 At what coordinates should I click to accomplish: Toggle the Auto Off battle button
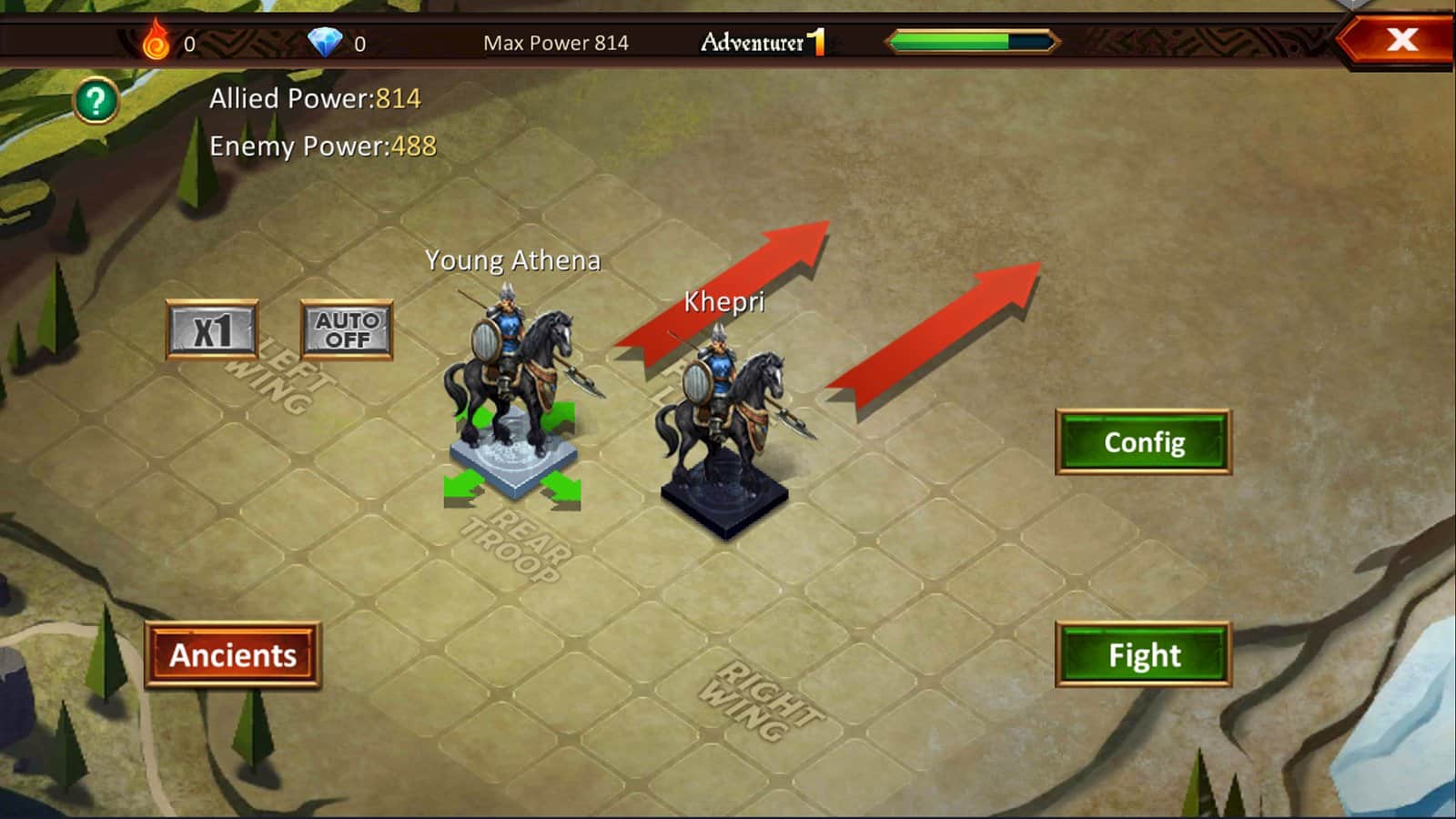tap(347, 330)
